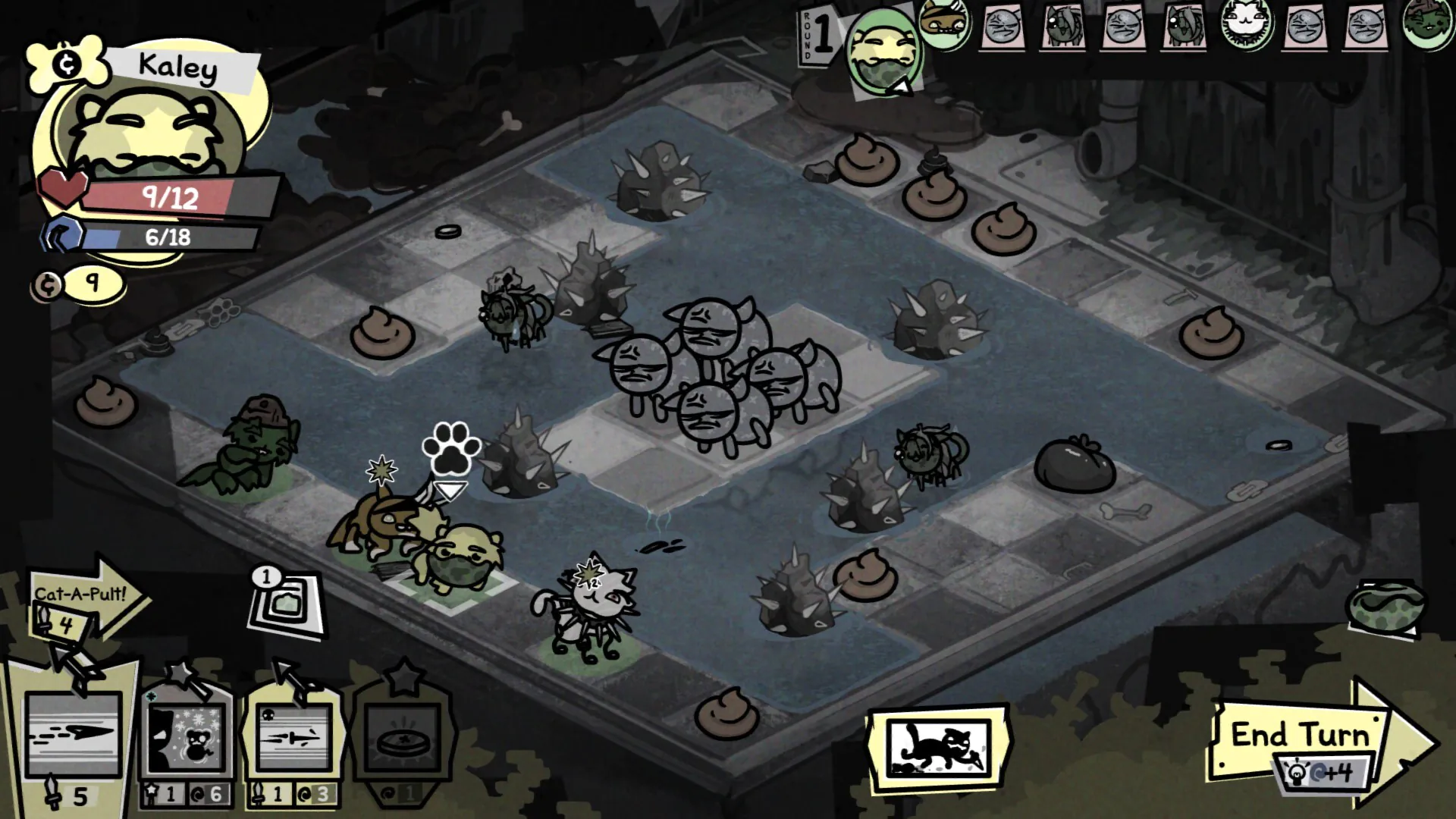This screenshot has width=1456, height=819.
Task: Select the green zombie cat turn-order portrait
Action: pyautogui.click(x=1428, y=24)
